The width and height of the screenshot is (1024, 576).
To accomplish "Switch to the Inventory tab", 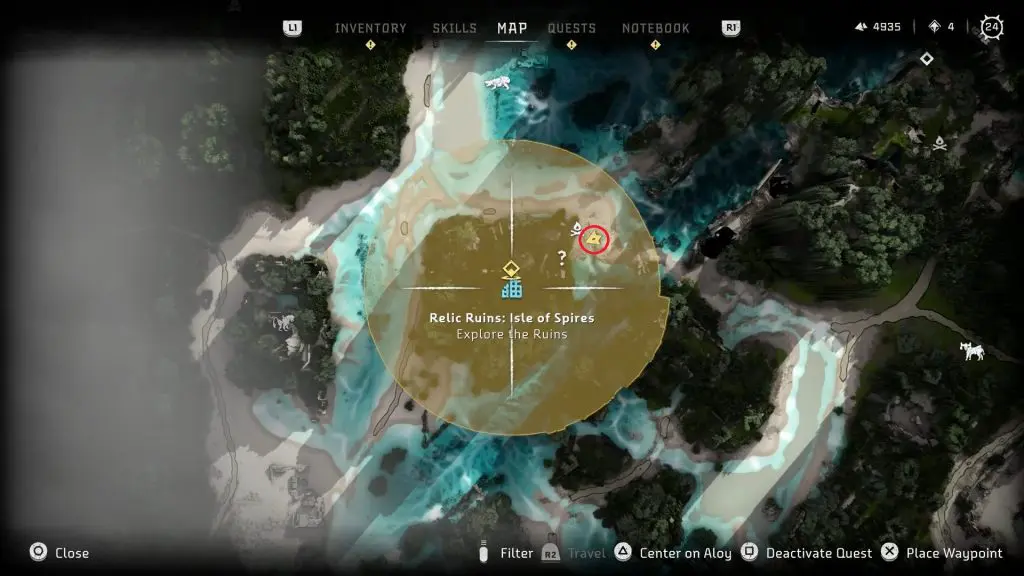I will pos(370,28).
